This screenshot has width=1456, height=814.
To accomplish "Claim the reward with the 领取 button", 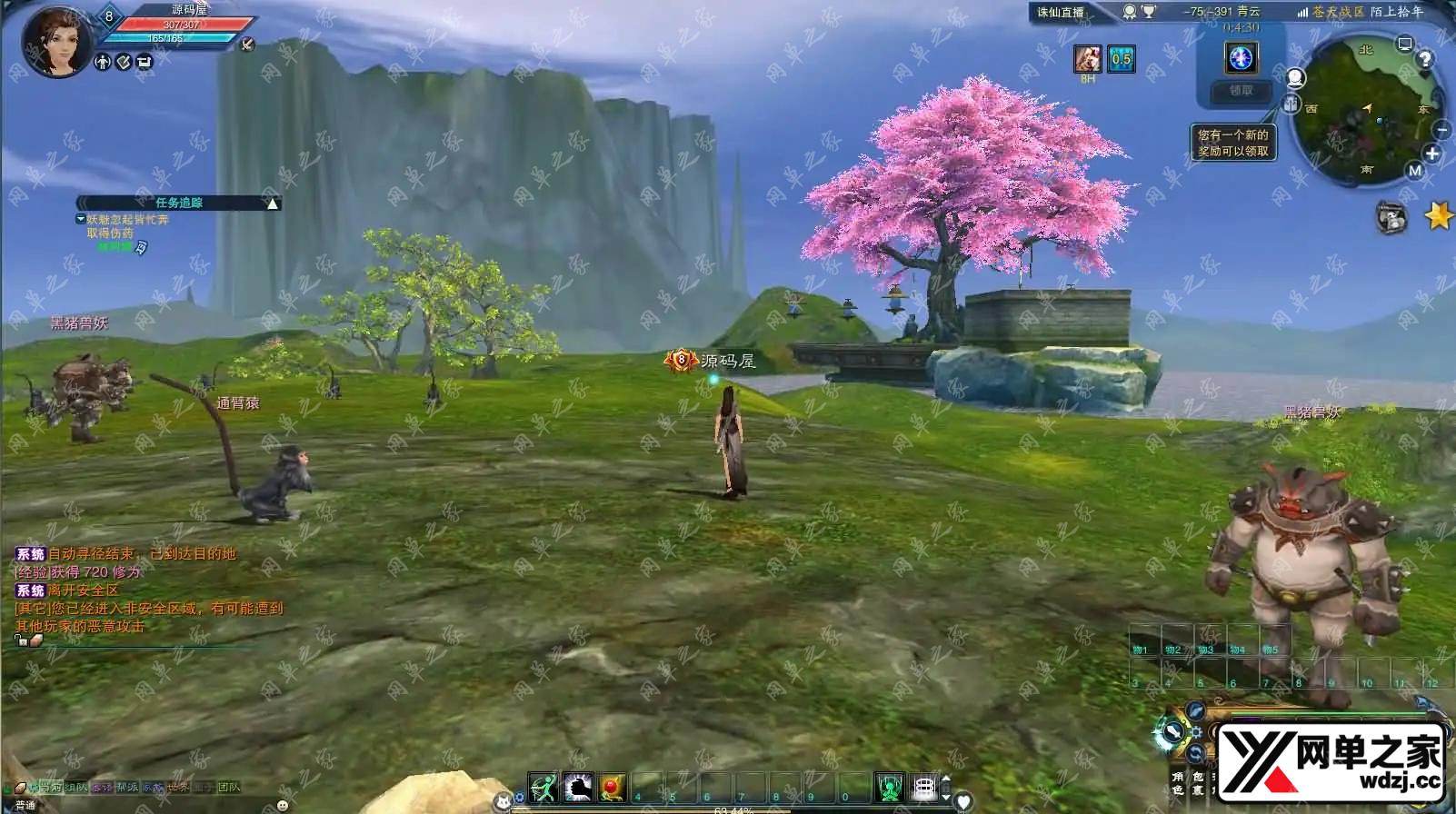I will point(1241,91).
